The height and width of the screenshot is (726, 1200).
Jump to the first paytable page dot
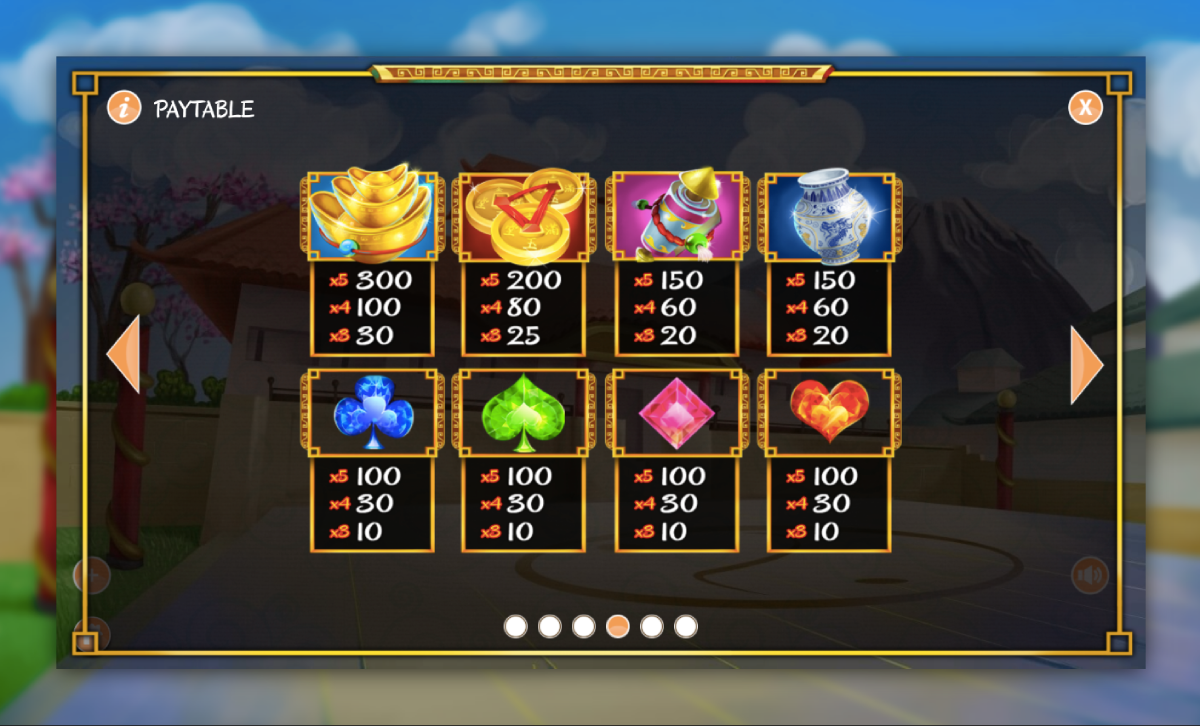[x=515, y=626]
